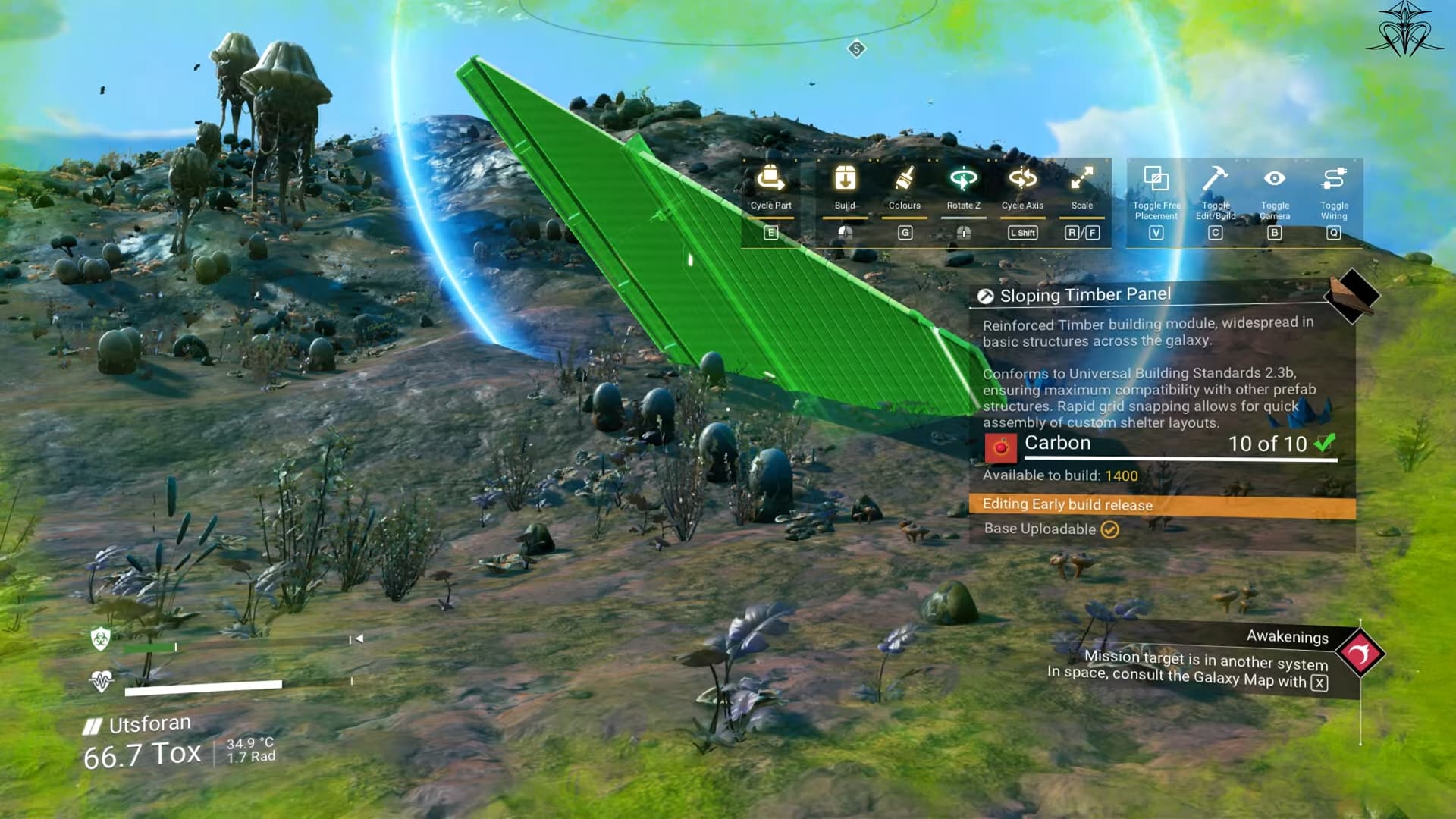The width and height of the screenshot is (1456, 819).
Task: Select the Cycle Part icon
Action: [770, 180]
